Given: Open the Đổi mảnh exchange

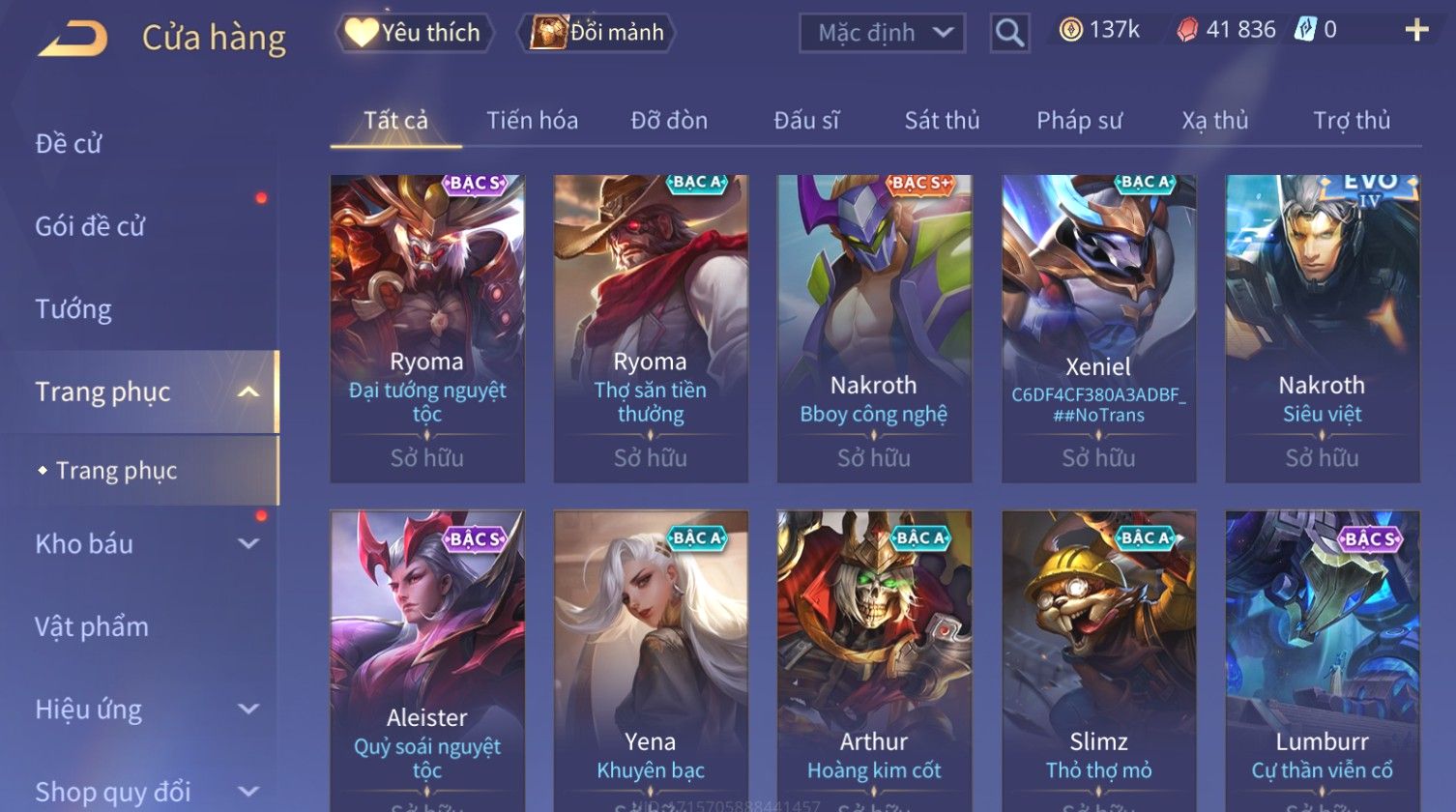Looking at the screenshot, I should tap(598, 33).
